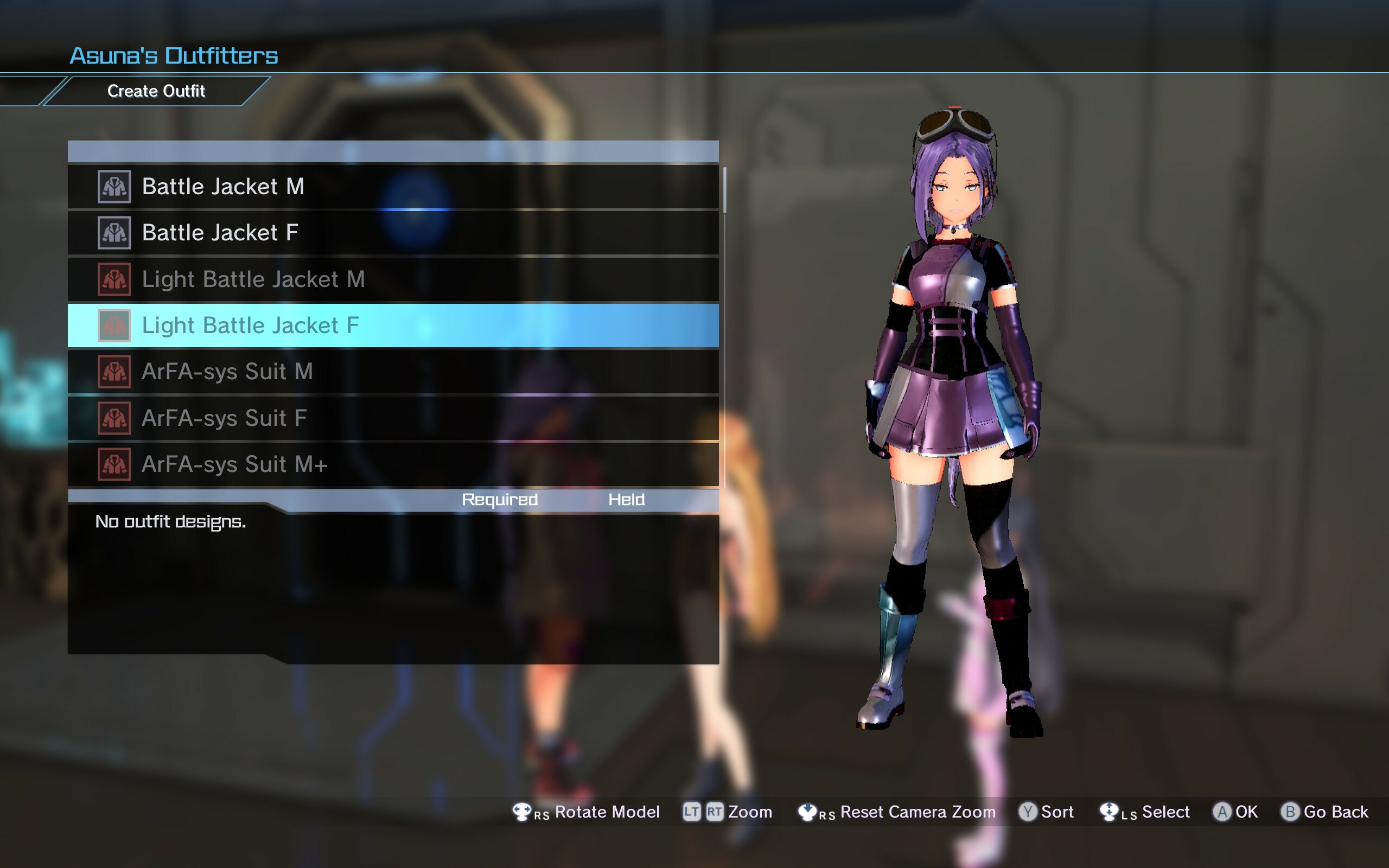Select the ArFA-sys Suit F row

[x=393, y=418]
